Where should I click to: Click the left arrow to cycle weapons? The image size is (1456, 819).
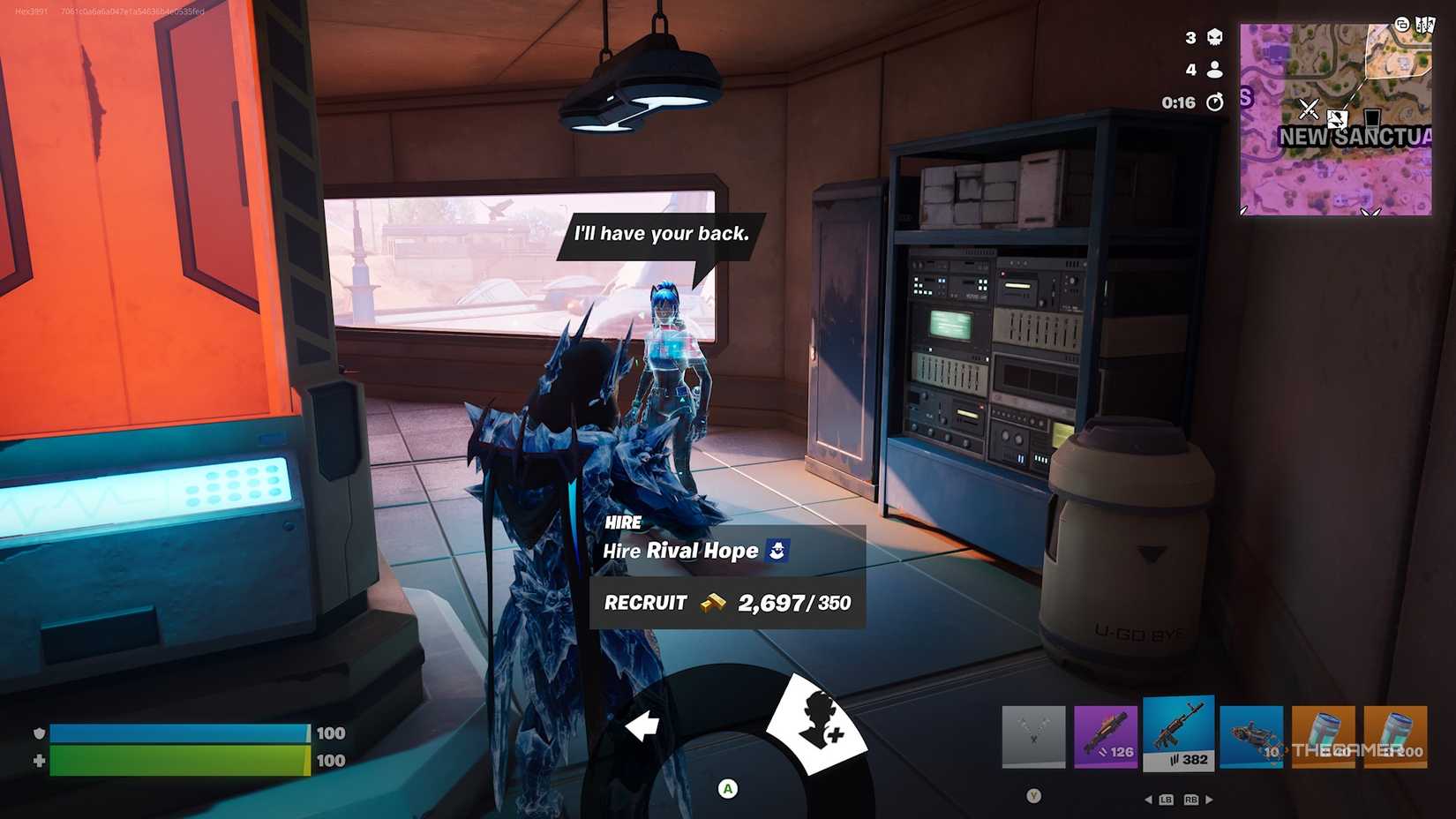pos(1149,800)
